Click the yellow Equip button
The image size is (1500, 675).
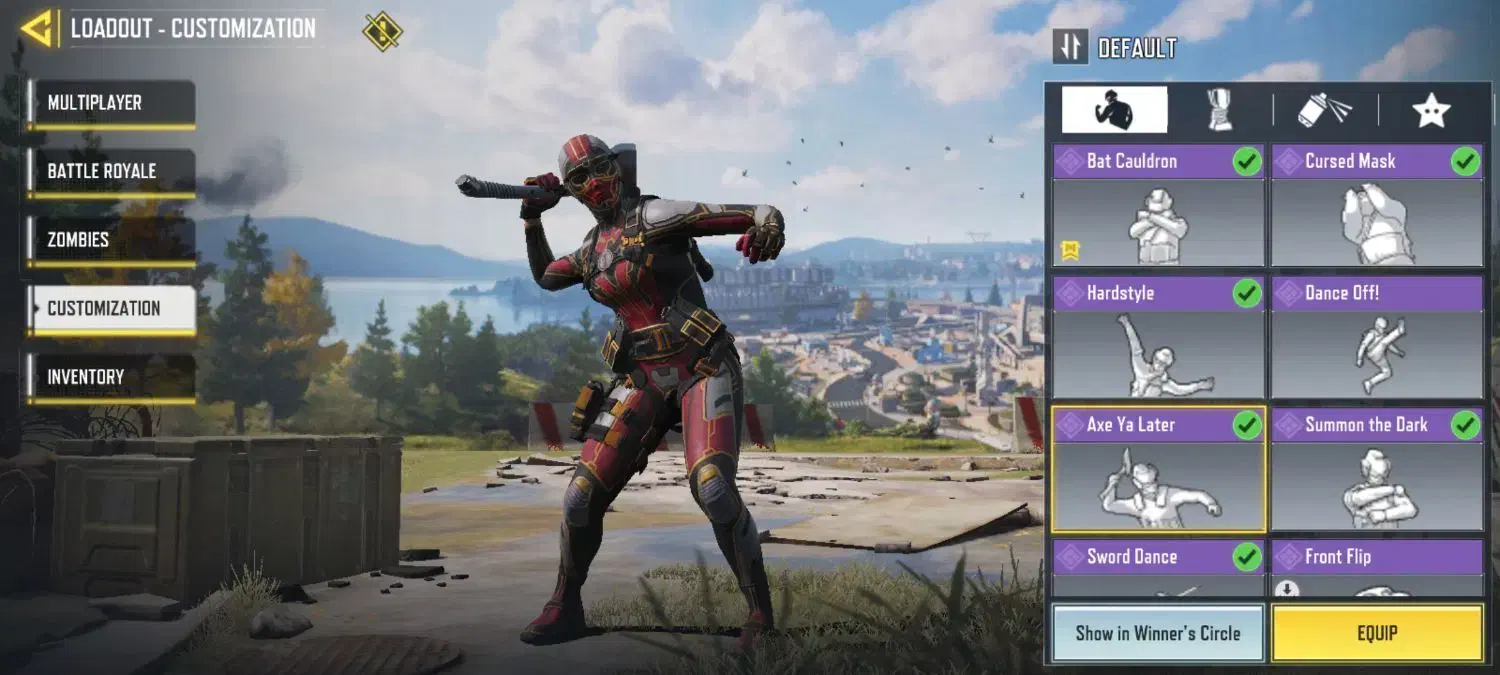pos(1377,633)
